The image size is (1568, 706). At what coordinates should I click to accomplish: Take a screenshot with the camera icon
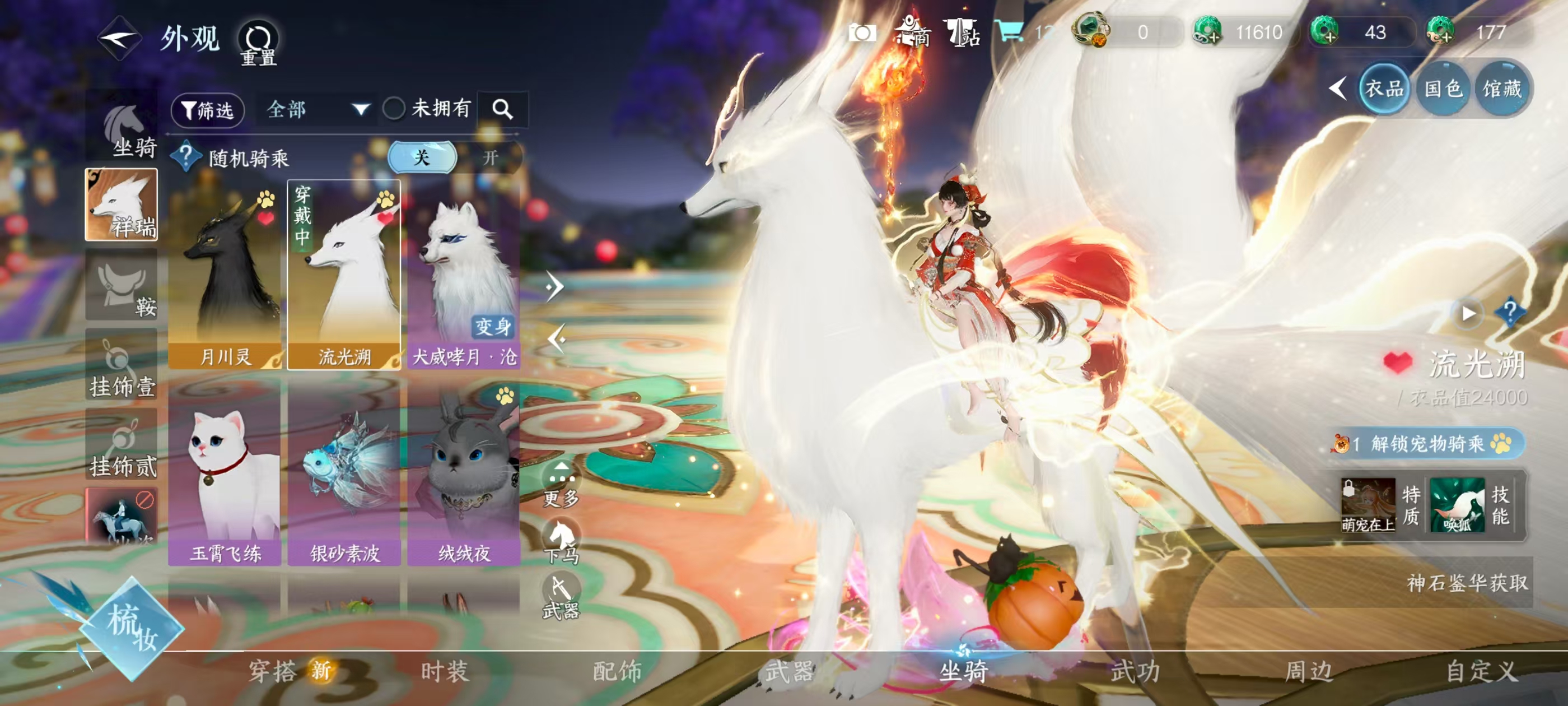[861, 32]
